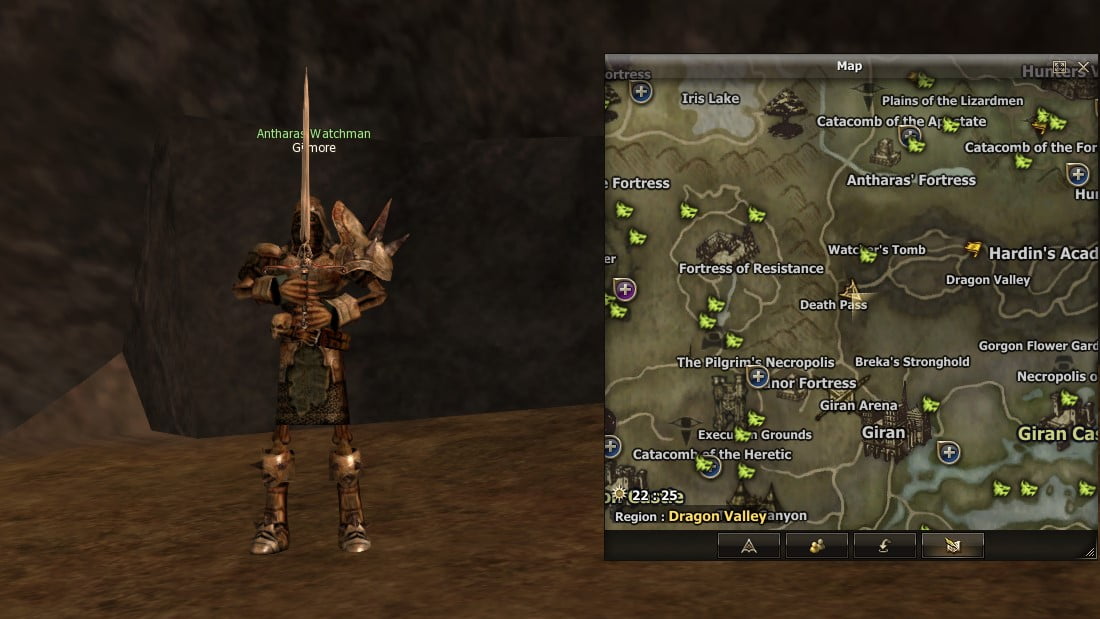
Task: Click the purple plus marker on the map
Action: click(x=626, y=290)
